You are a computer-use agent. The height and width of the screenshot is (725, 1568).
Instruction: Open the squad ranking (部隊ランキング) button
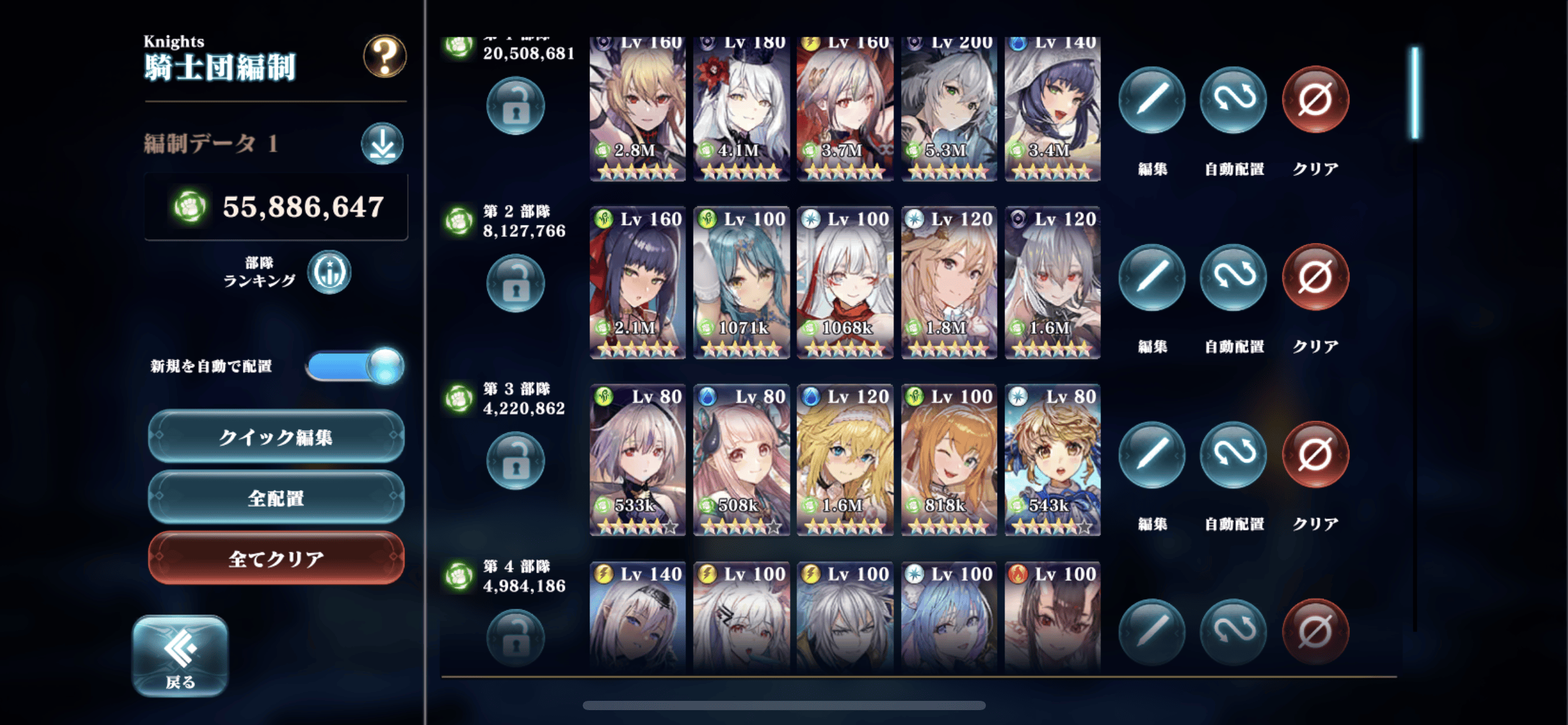[329, 272]
